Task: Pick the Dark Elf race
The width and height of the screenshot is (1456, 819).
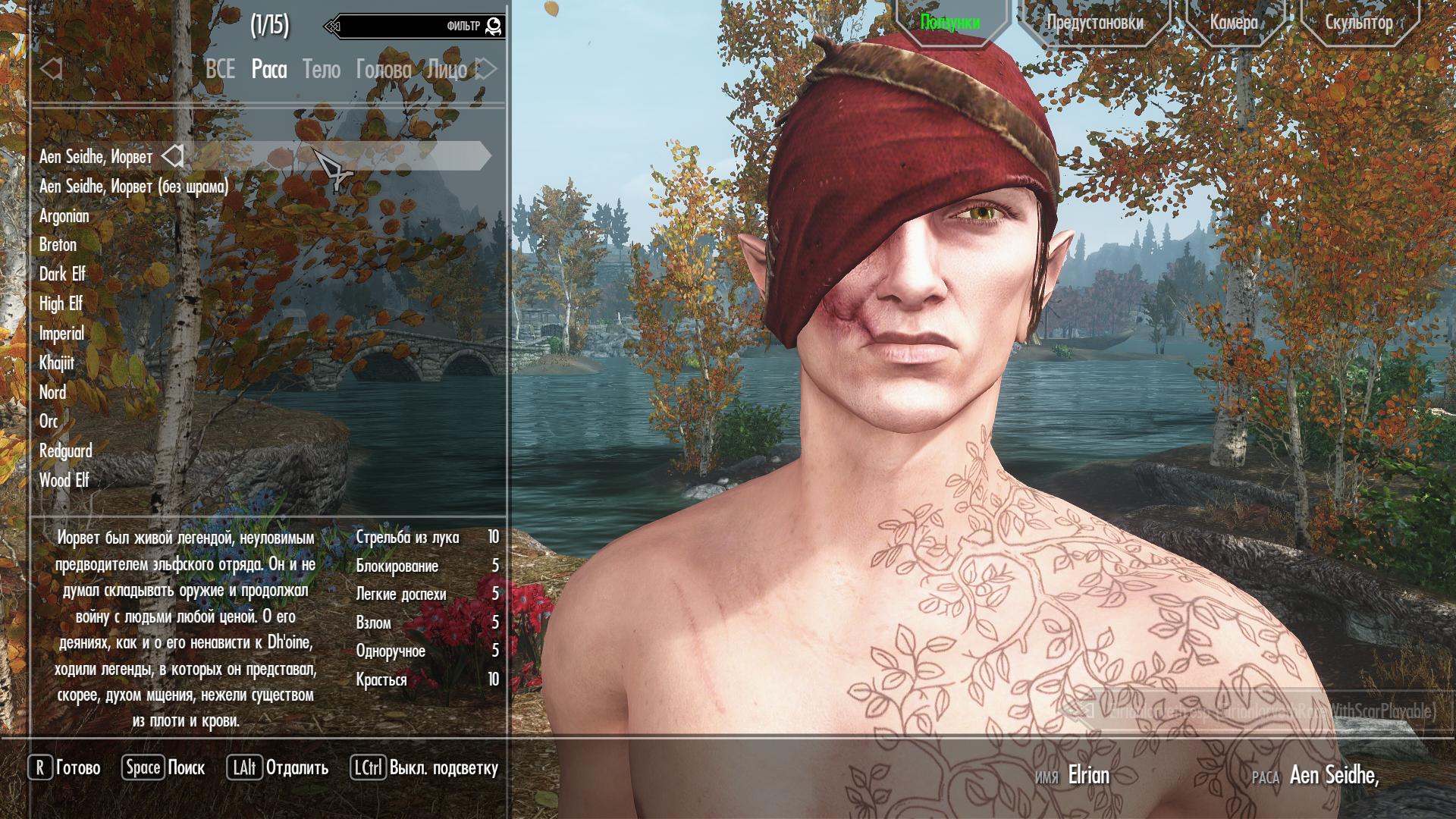Action: [x=62, y=274]
